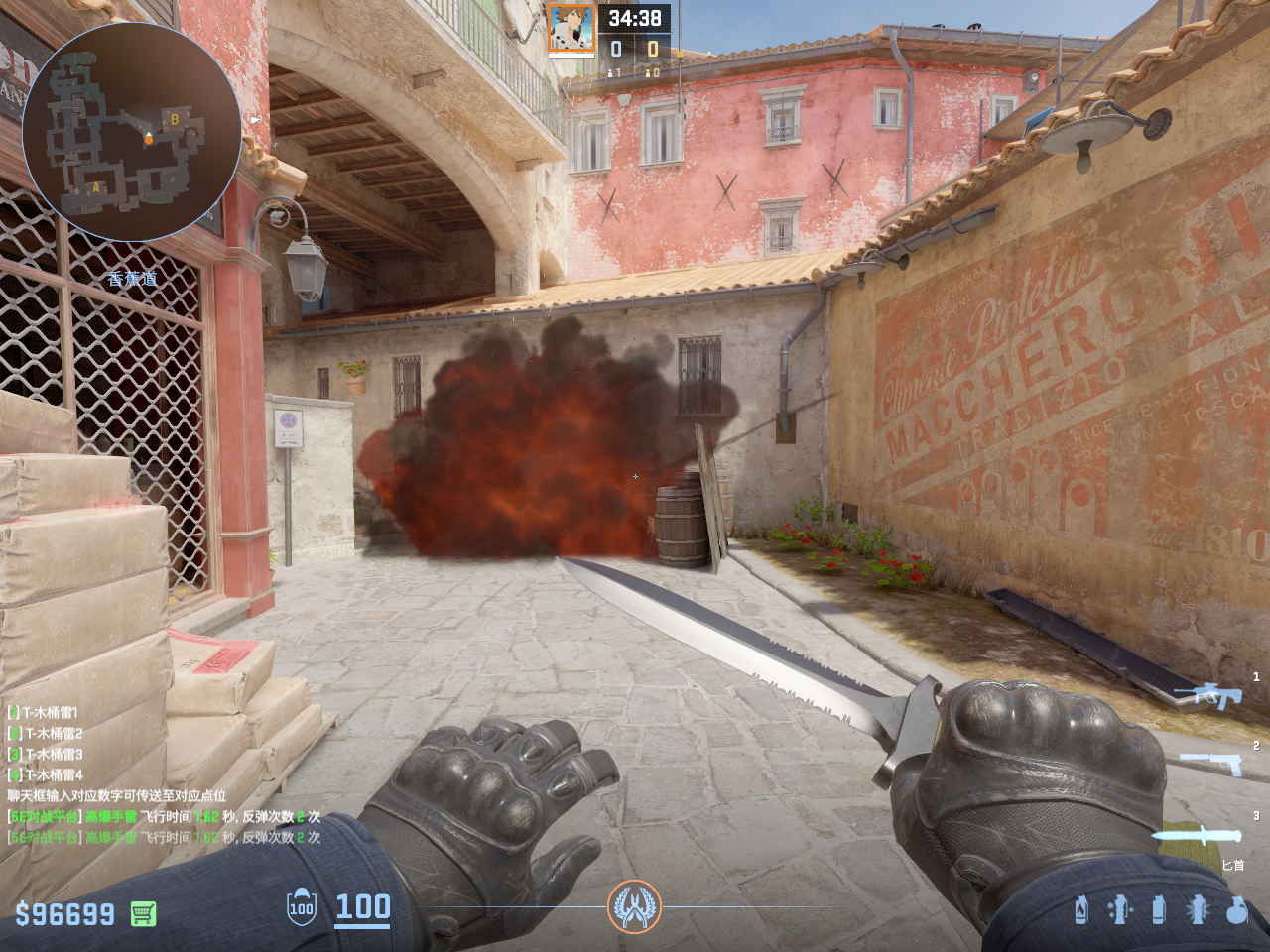The image size is (1270, 952).
Task: Click the bomb site B marker on radar
Action: coord(175,119)
